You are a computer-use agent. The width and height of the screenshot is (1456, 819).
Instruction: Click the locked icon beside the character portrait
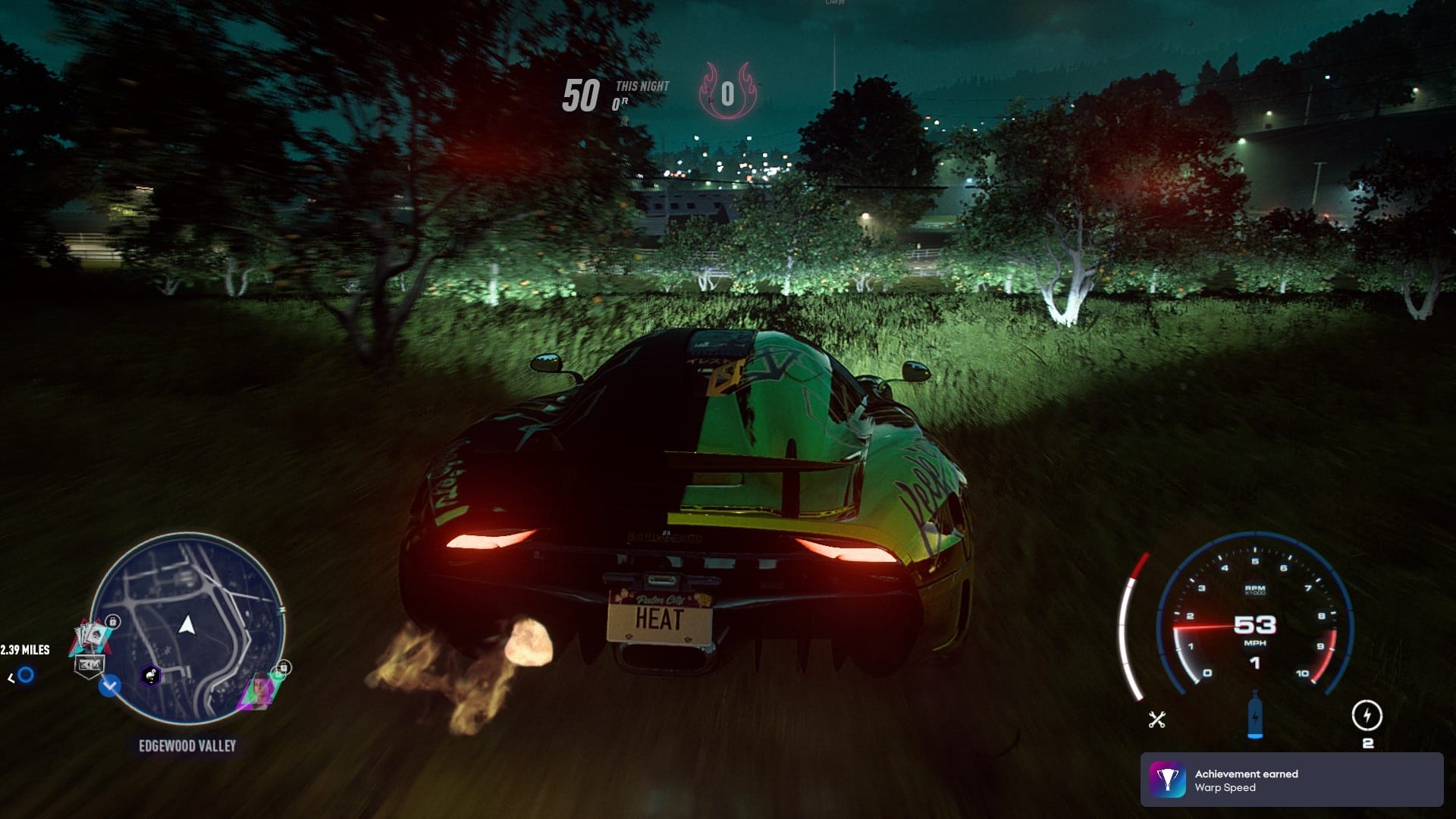click(x=283, y=668)
